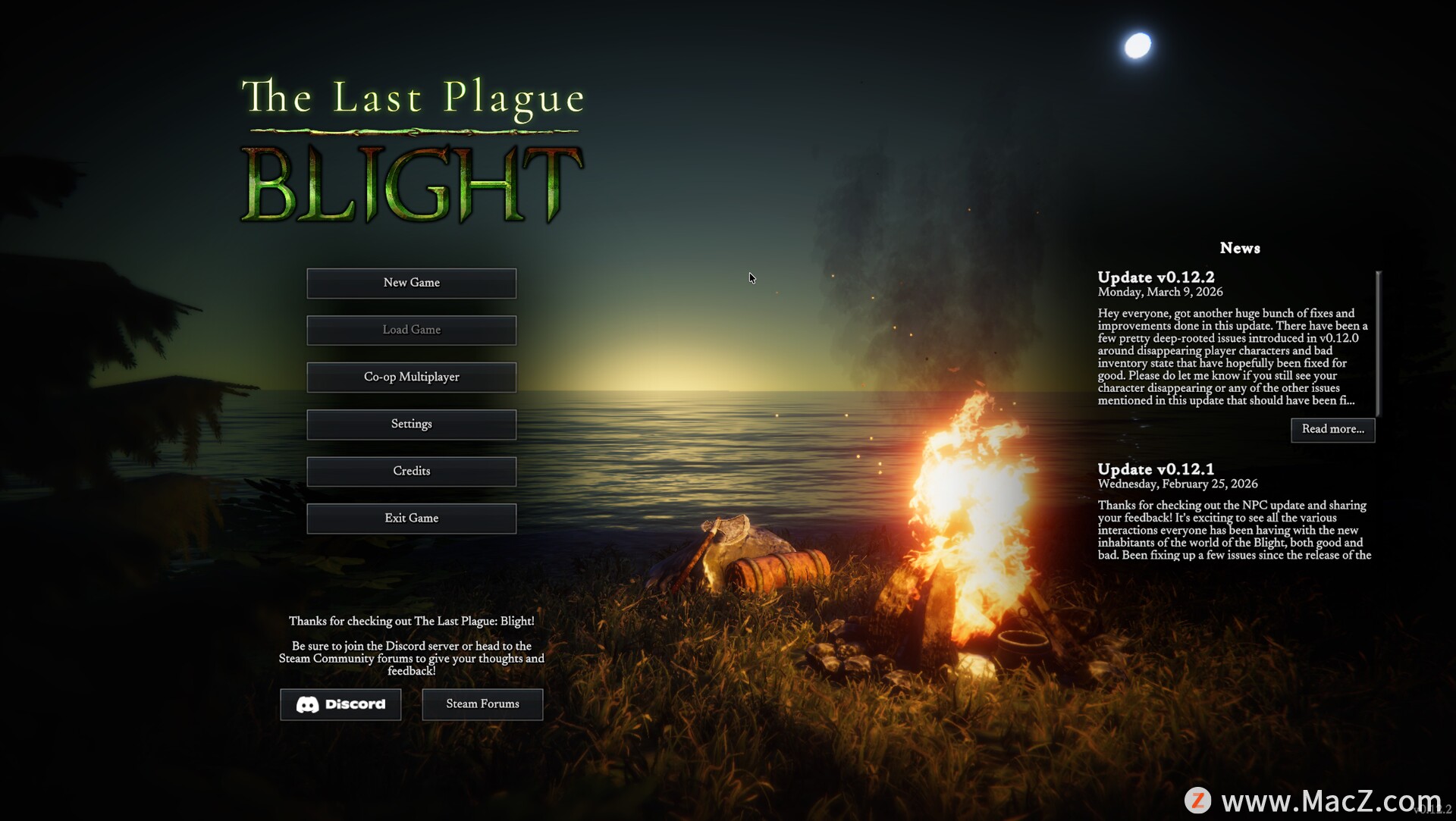Start a New Game
Viewport: 1456px width, 821px height.
tap(411, 283)
